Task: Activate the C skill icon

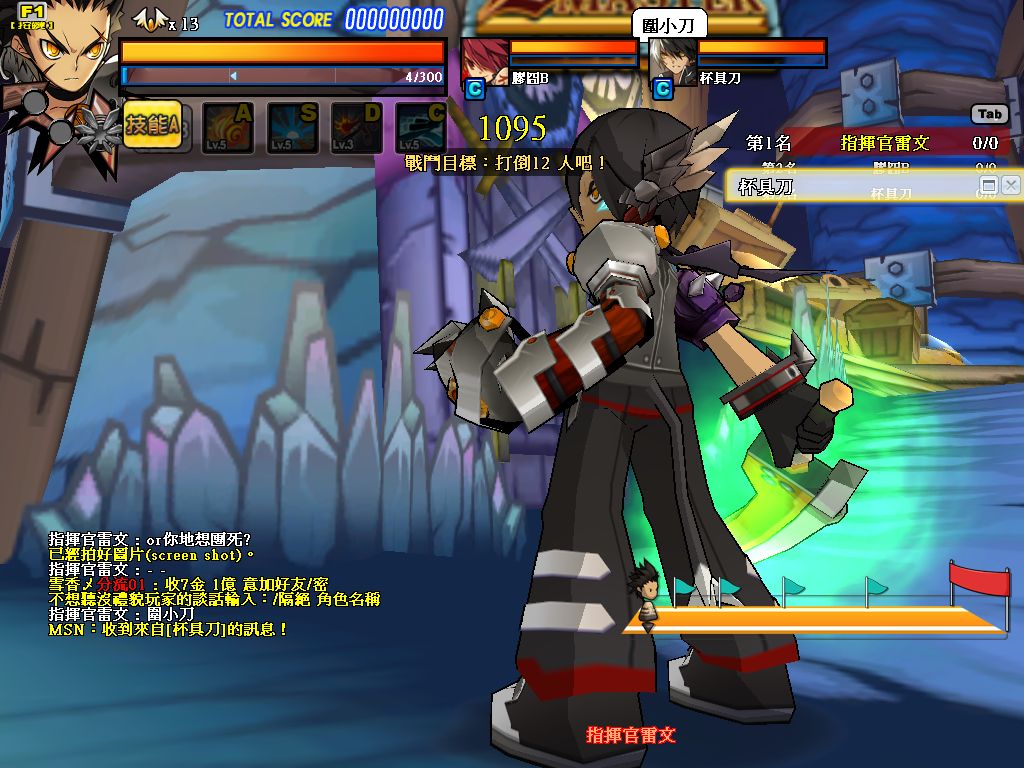Action: 421,127
